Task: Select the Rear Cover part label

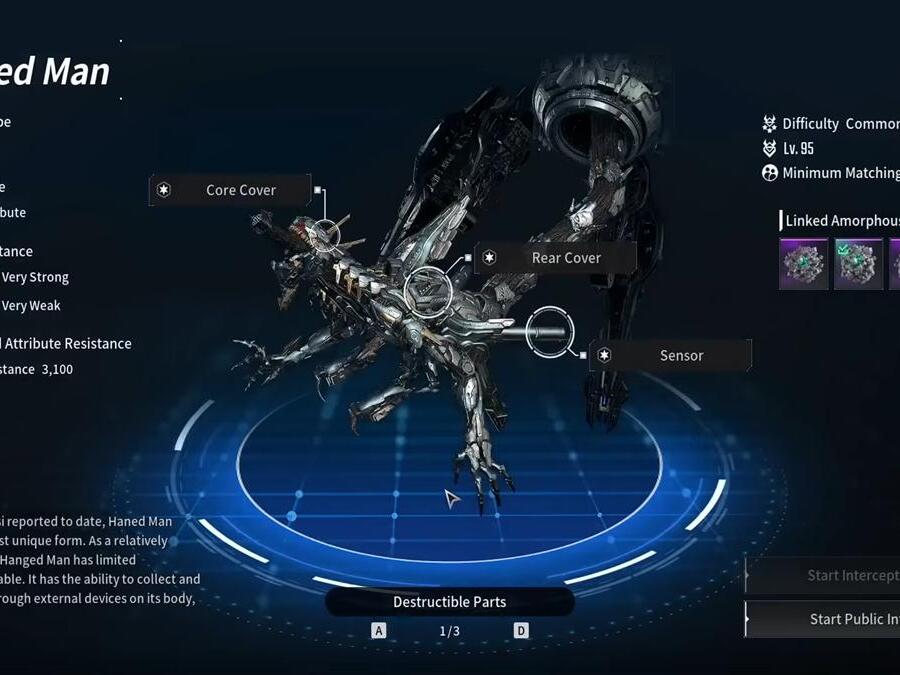Action: 555,258
